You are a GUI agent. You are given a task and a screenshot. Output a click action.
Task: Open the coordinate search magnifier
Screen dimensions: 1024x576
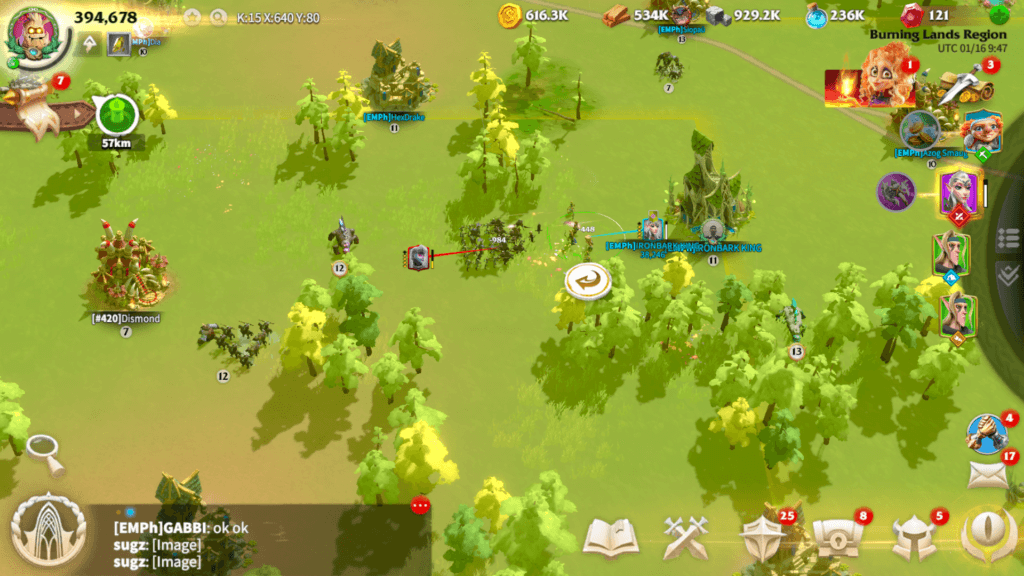[219, 17]
